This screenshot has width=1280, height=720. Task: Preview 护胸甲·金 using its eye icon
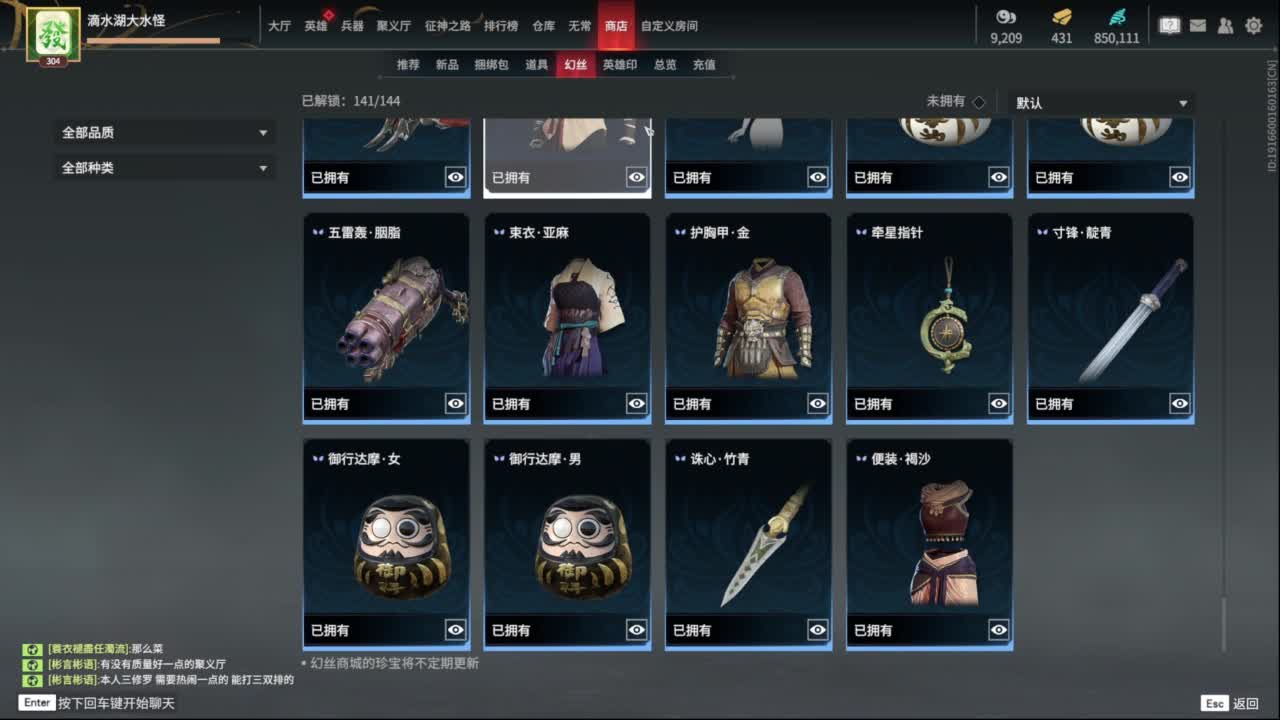tap(817, 403)
